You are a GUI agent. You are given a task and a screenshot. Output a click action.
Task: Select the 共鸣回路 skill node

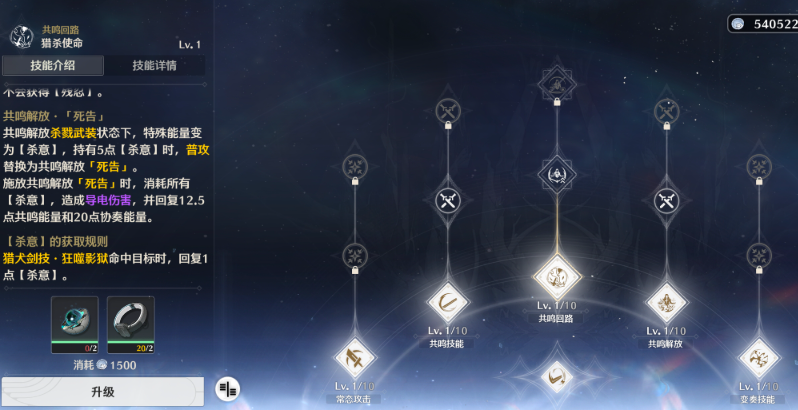point(557,273)
